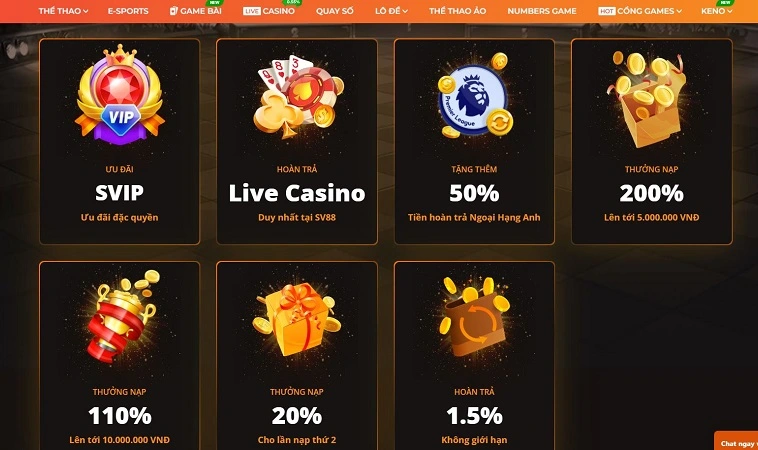Open the 200% deposit bonus card
The image size is (758, 450).
(x=651, y=141)
